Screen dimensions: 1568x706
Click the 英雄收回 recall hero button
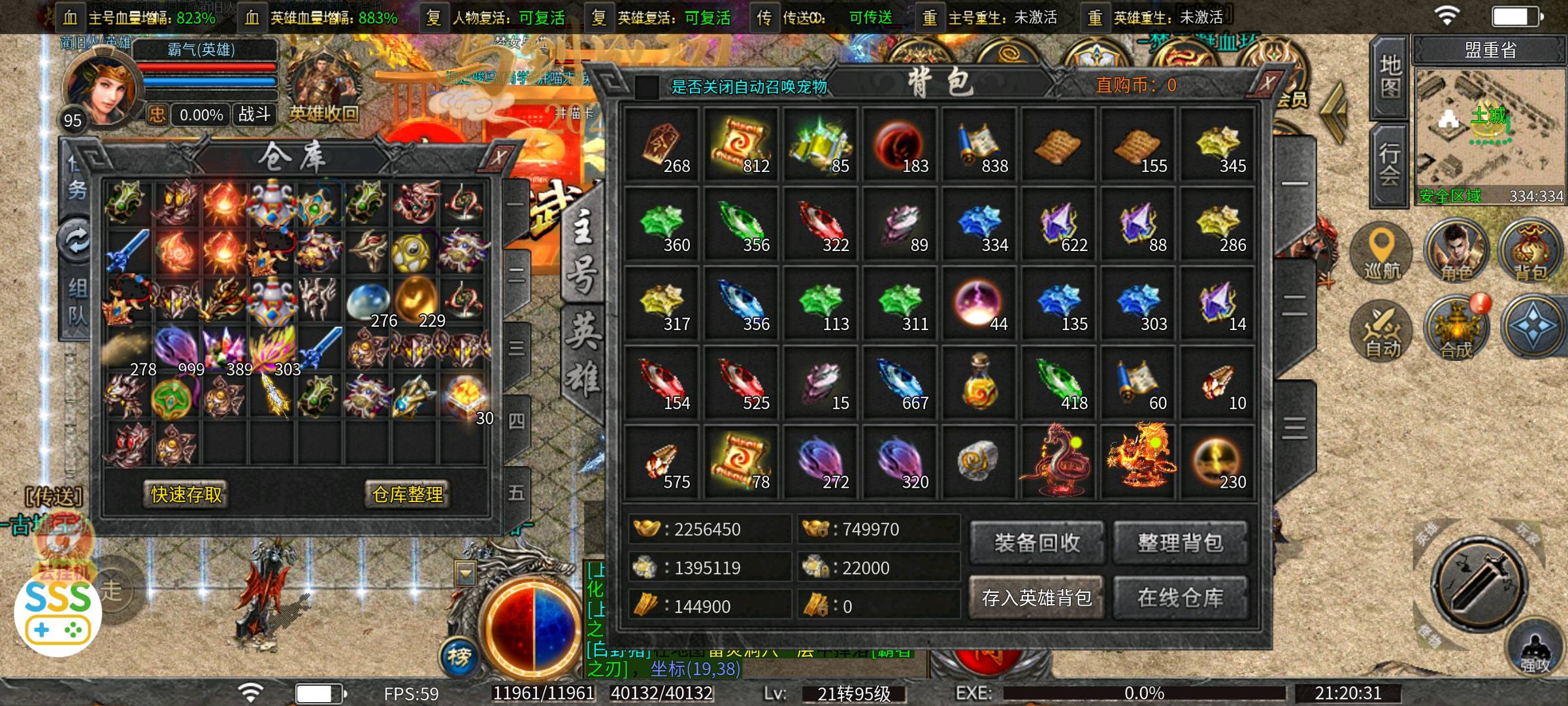tap(323, 114)
